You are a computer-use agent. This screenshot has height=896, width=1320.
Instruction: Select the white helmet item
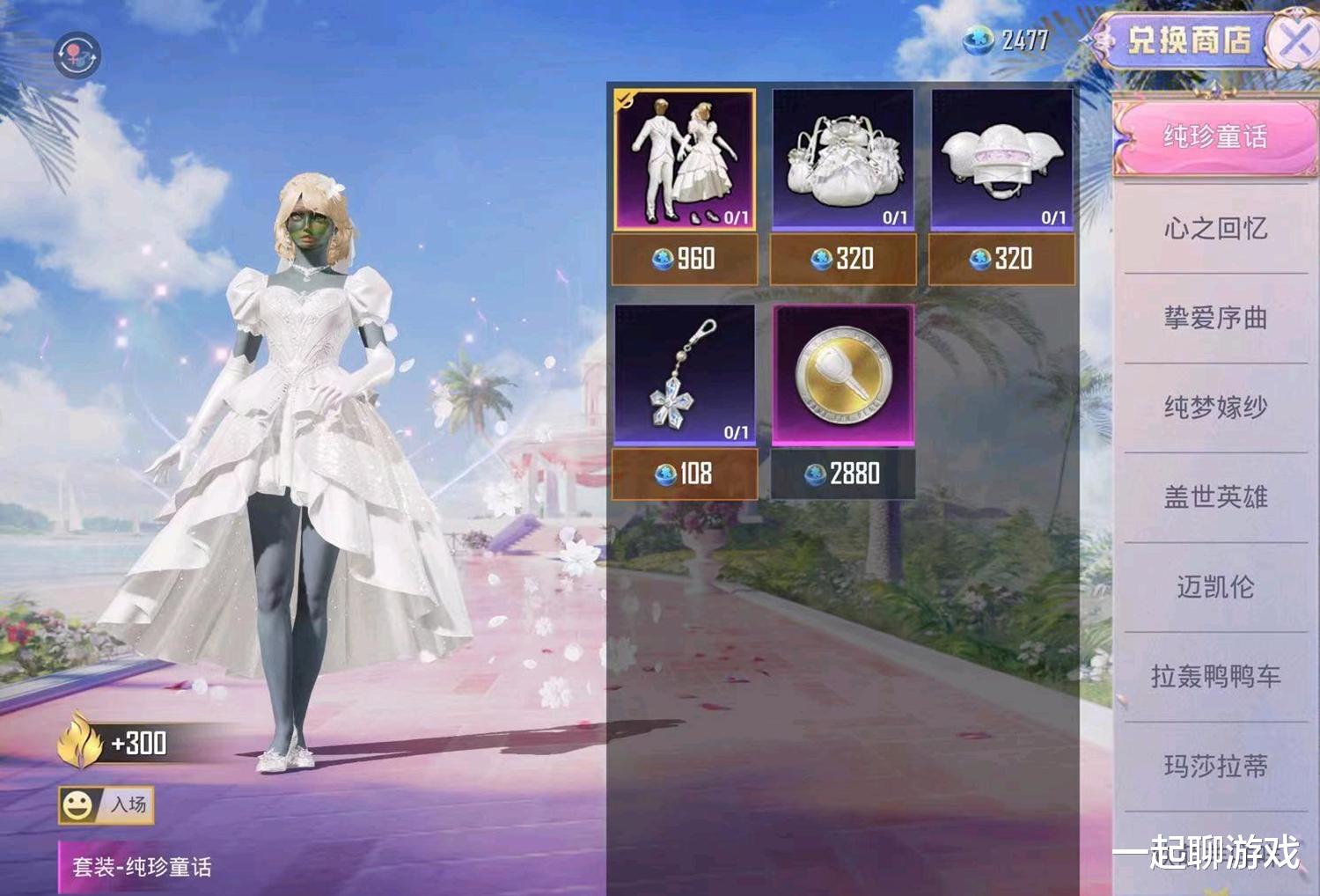pyautogui.click(x=1001, y=159)
